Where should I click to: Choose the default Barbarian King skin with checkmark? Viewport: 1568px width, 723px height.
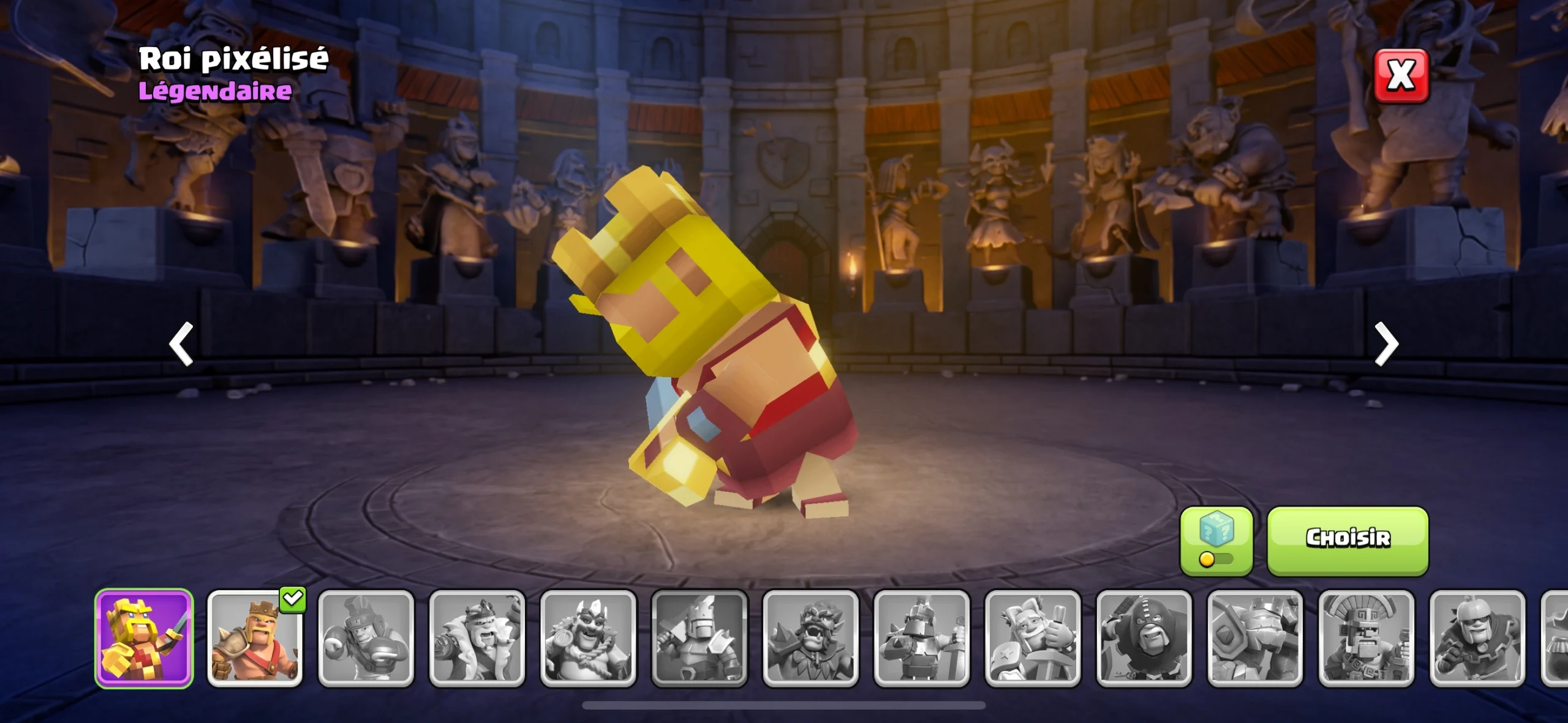pos(255,638)
